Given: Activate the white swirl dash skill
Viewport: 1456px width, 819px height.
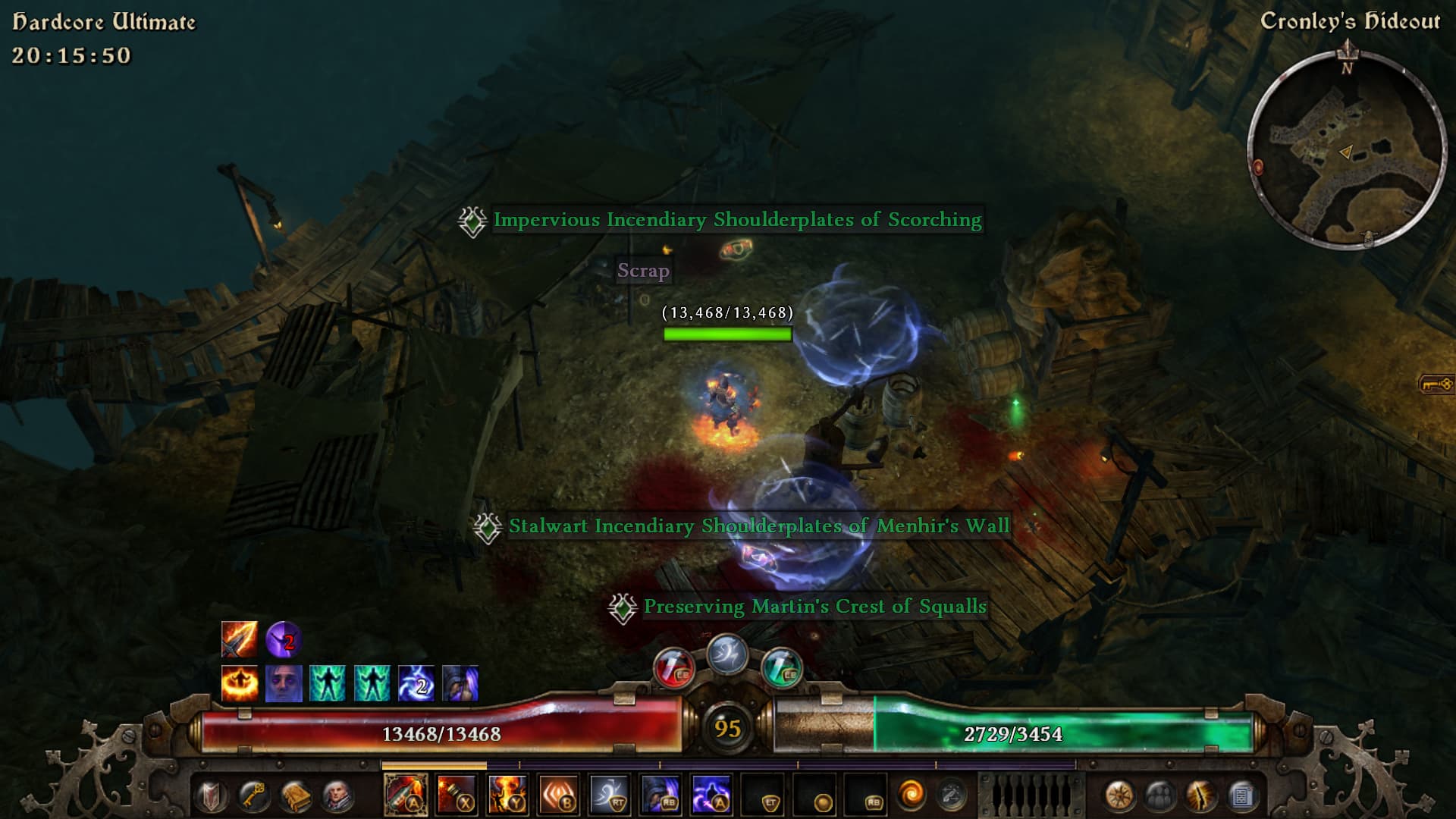Looking at the screenshot, I should (x=610, y=795).
